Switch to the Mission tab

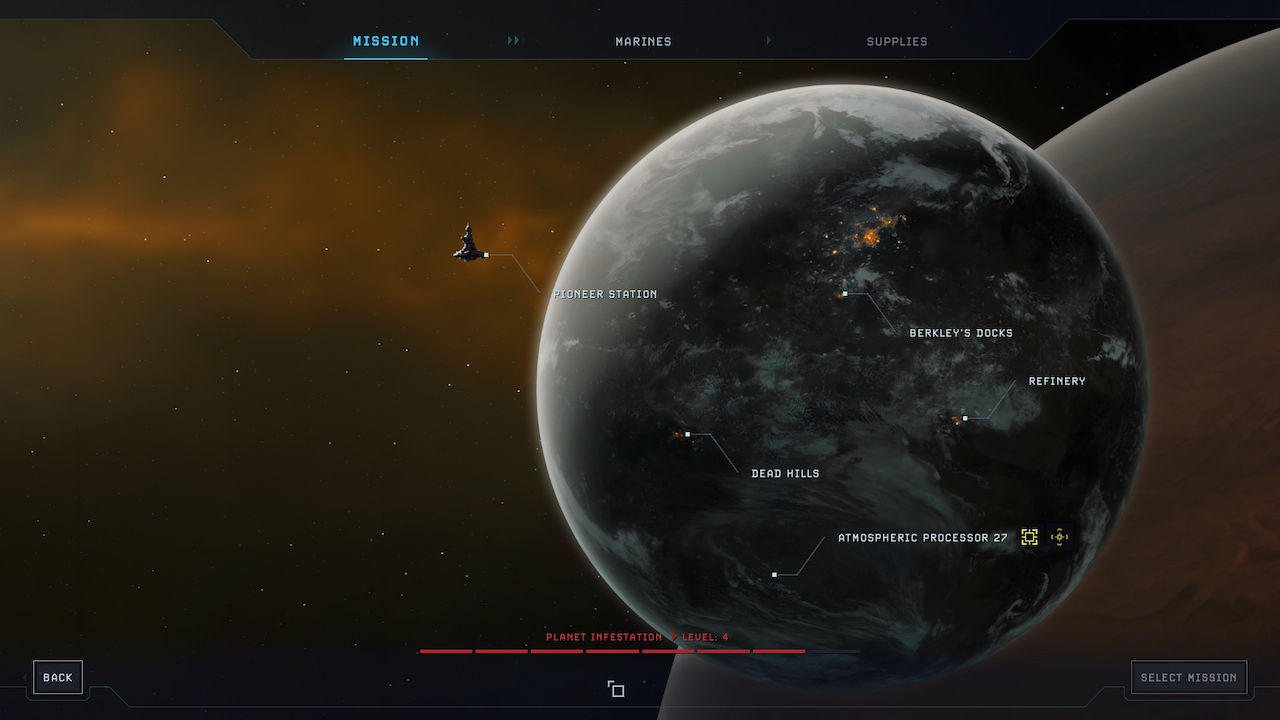386,41
